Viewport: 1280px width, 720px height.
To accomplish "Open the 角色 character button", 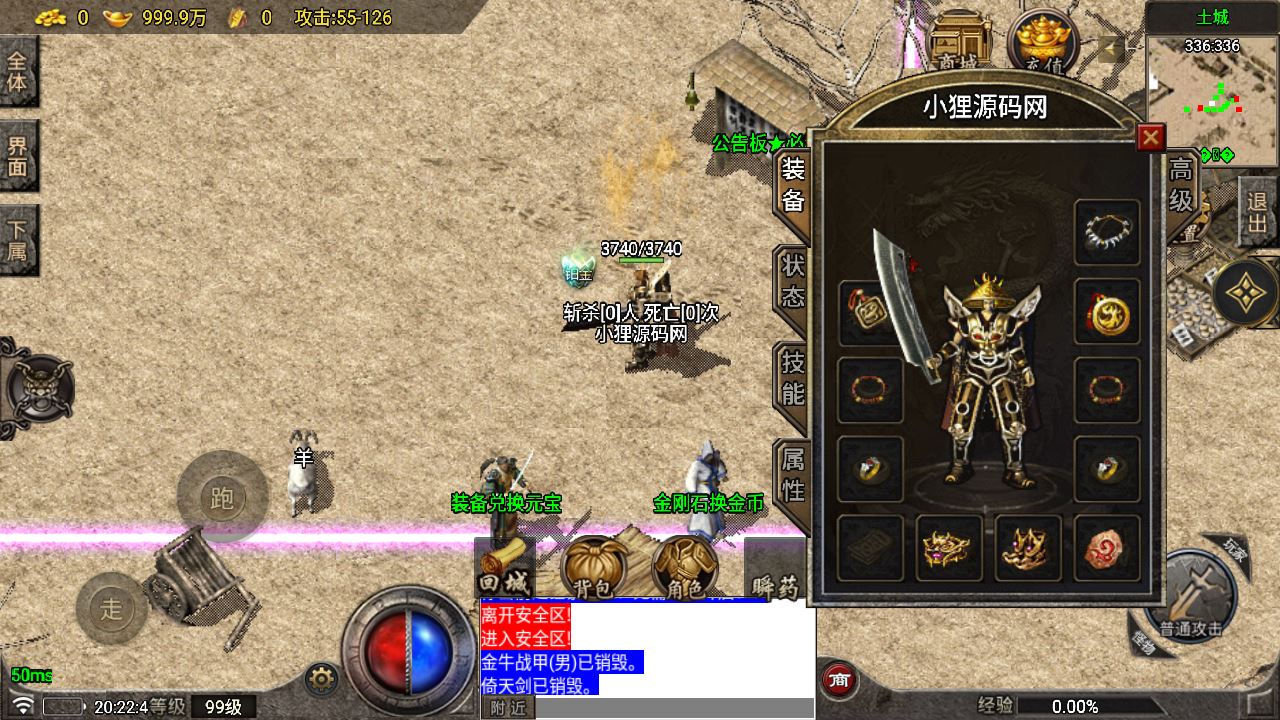I will (x=685, y=569).
